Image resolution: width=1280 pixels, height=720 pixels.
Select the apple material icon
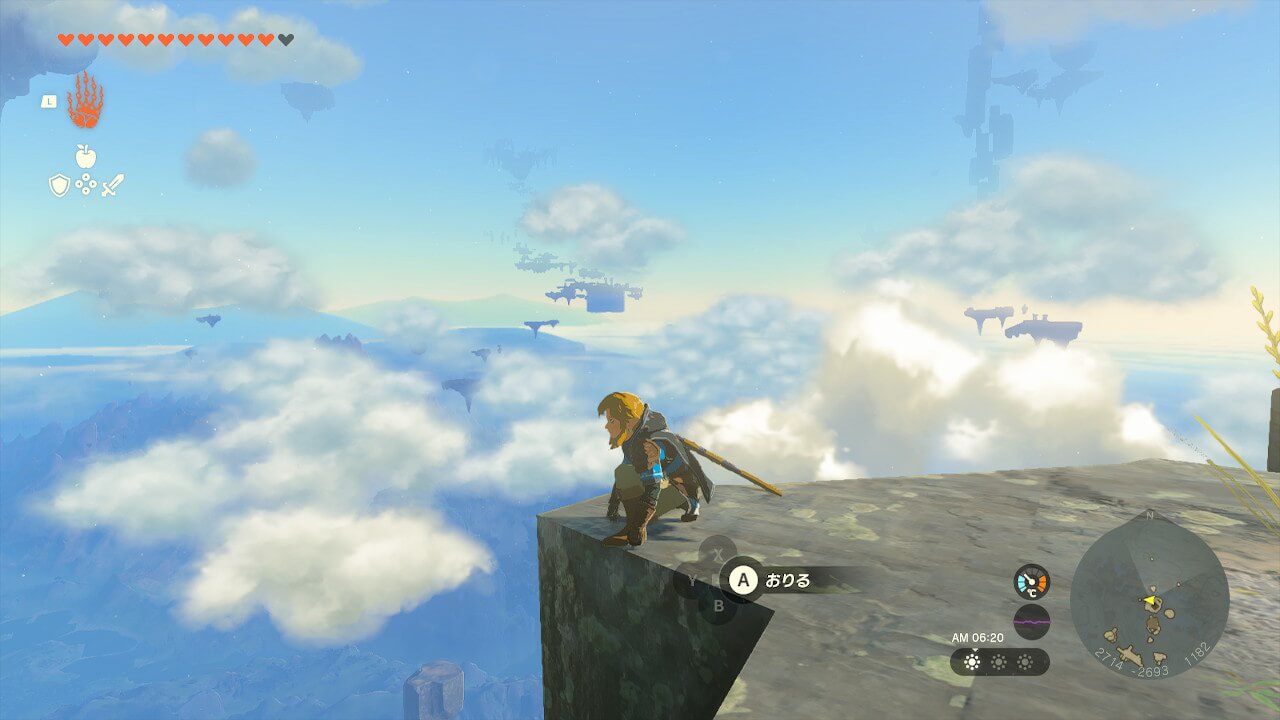tap(86, 156)
